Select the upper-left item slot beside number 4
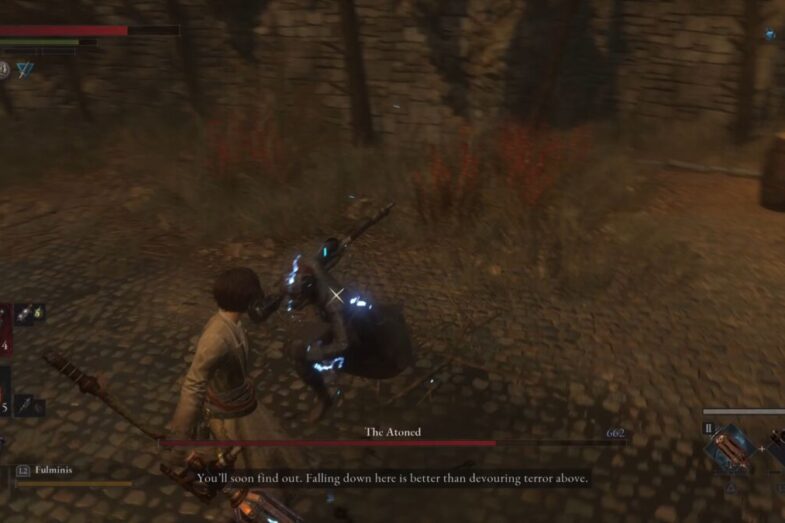 point(29,314)
